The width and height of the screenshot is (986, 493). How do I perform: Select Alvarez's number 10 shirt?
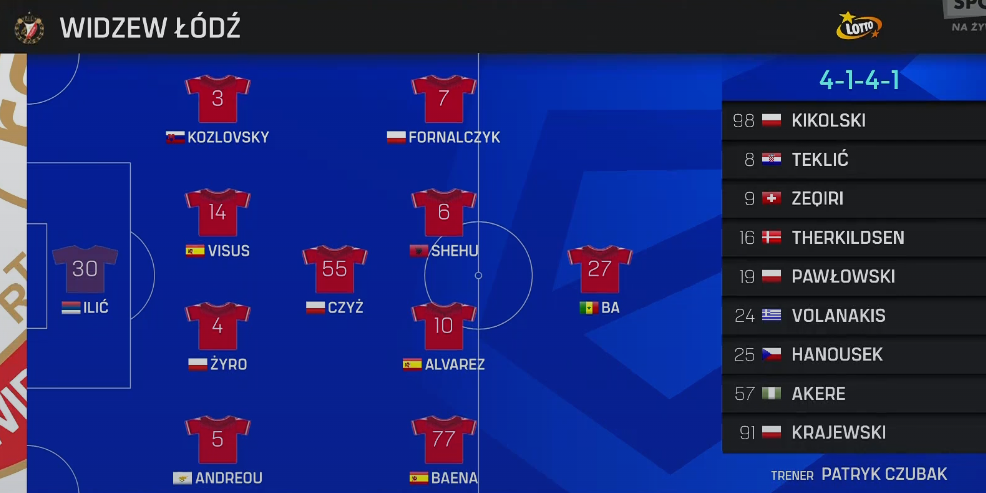444,326
